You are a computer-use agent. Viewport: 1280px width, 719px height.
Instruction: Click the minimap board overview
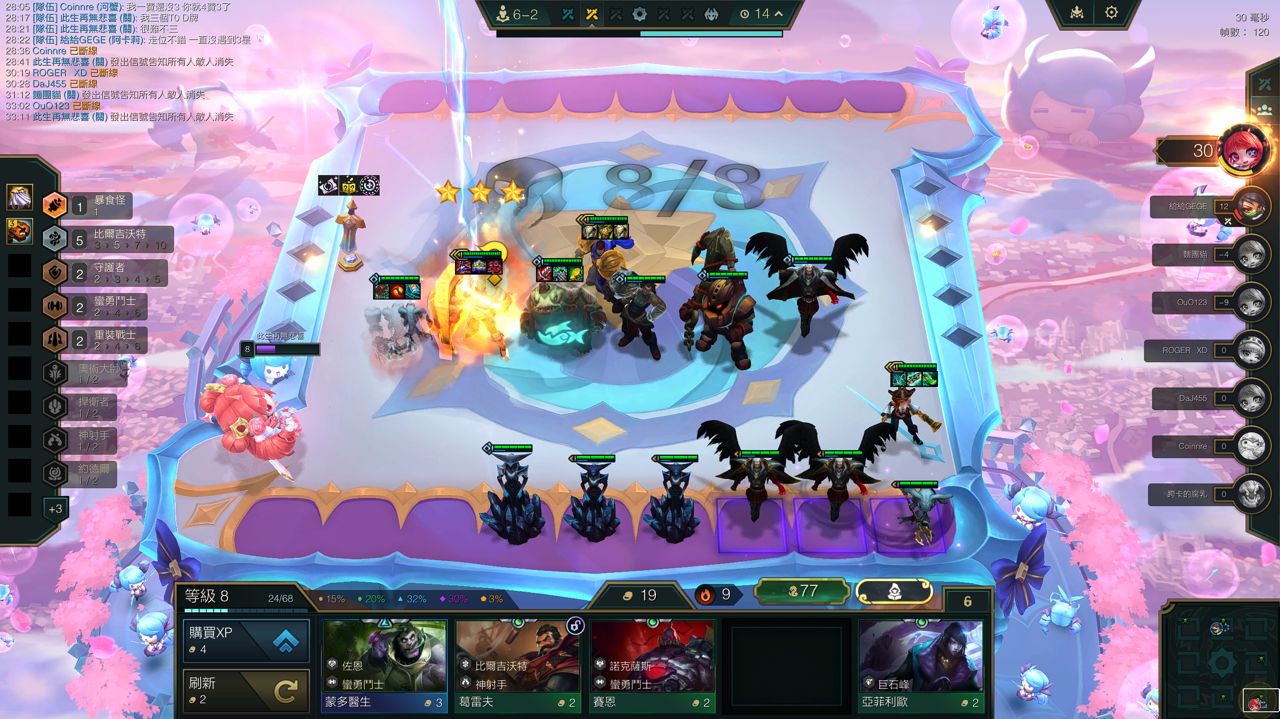(x=1222, y=658)
